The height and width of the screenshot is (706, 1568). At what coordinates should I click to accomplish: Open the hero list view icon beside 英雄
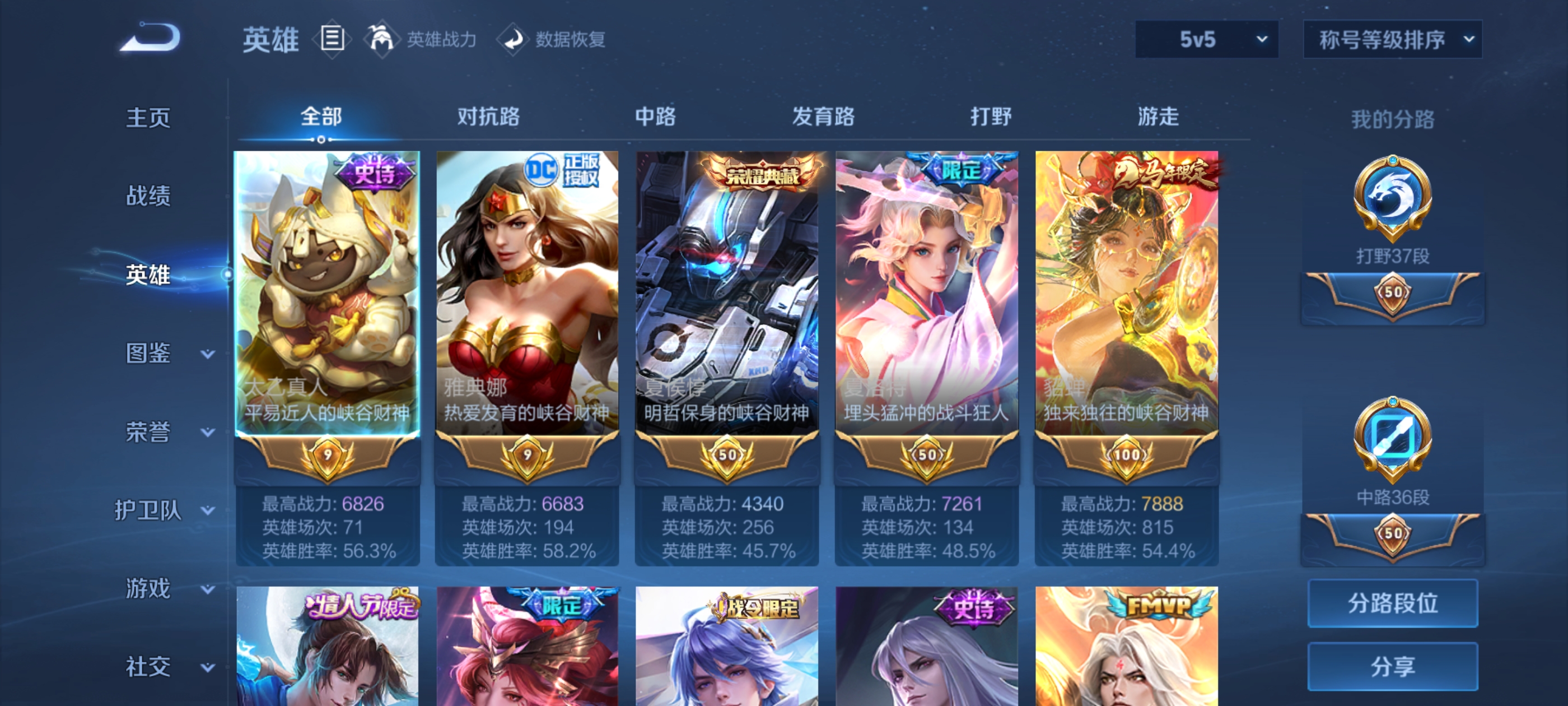pyautogui.click(x=332, y=39)
